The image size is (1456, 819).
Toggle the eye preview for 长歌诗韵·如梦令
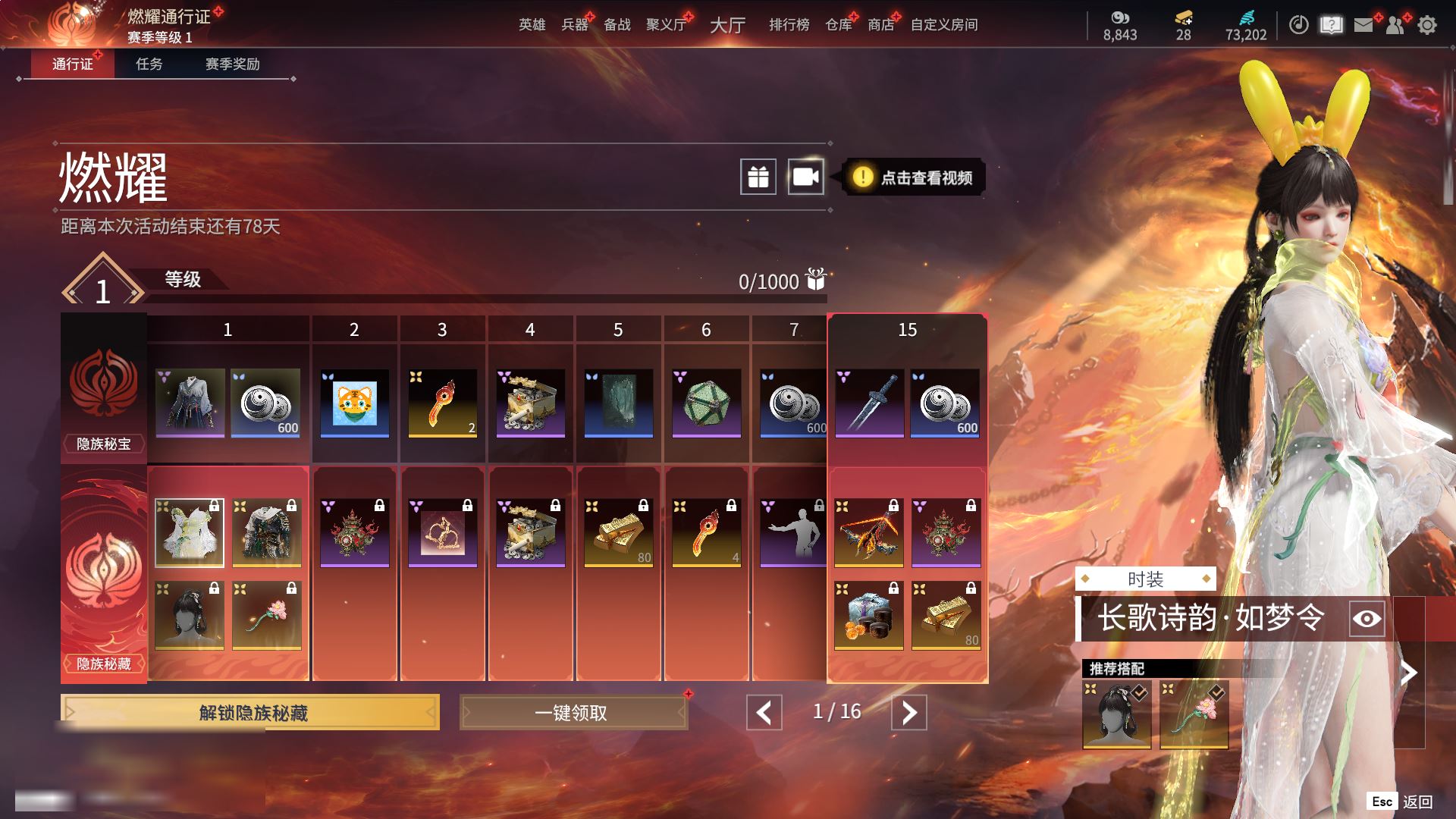1367,619
